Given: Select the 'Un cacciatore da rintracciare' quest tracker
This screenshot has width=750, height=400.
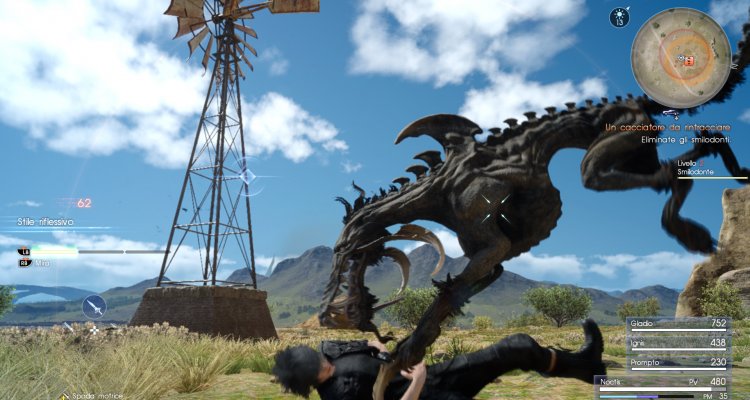Looking at the screenshot, I should click(676, 127).
